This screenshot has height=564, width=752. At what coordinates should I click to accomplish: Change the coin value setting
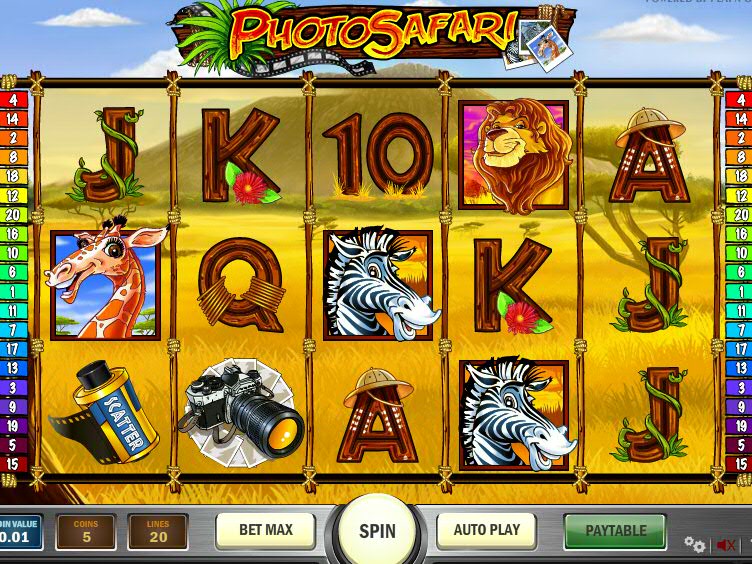(x=20, y=532)
